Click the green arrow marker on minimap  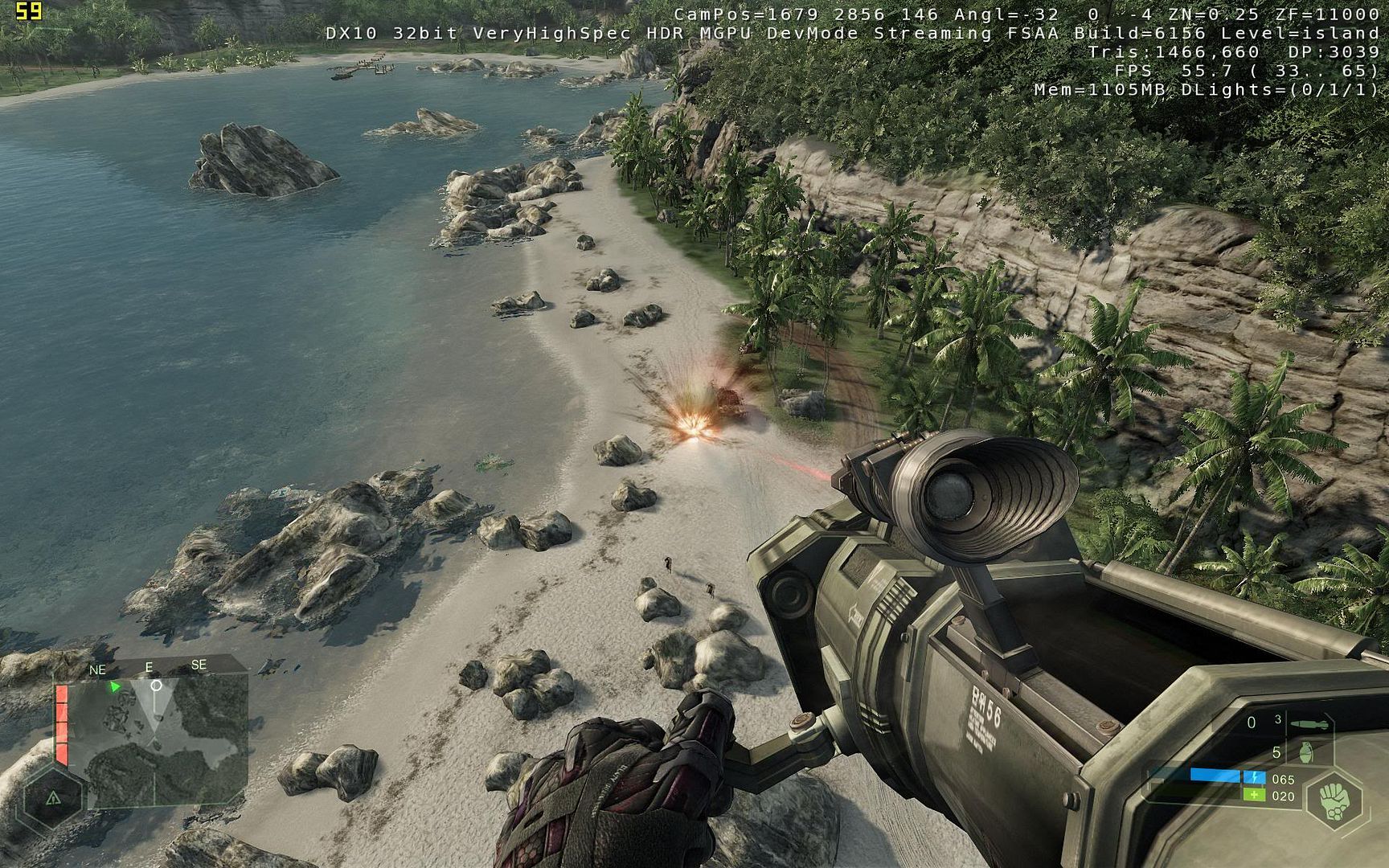(115, 687)
